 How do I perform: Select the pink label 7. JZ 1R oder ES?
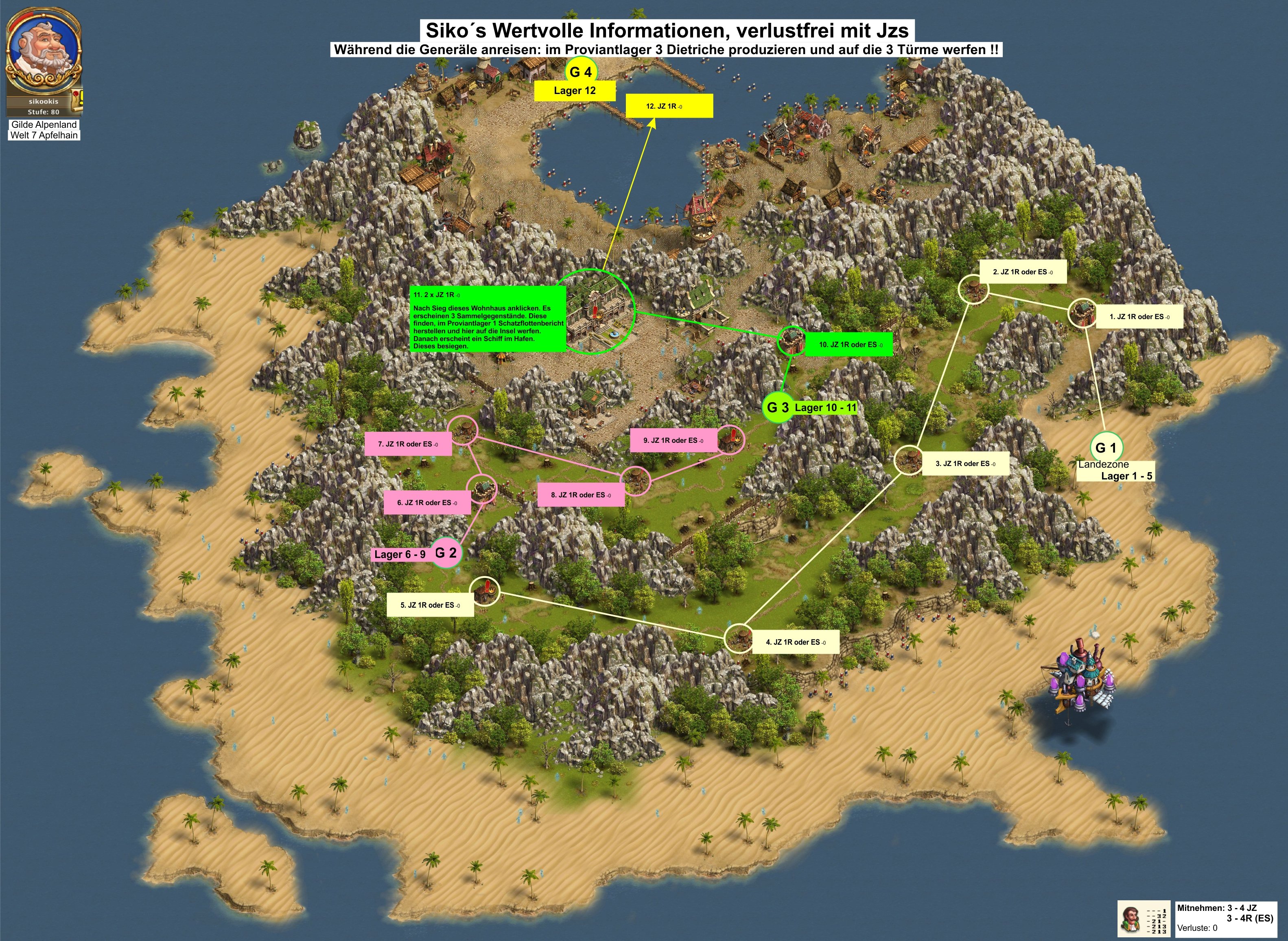point(408,444)
